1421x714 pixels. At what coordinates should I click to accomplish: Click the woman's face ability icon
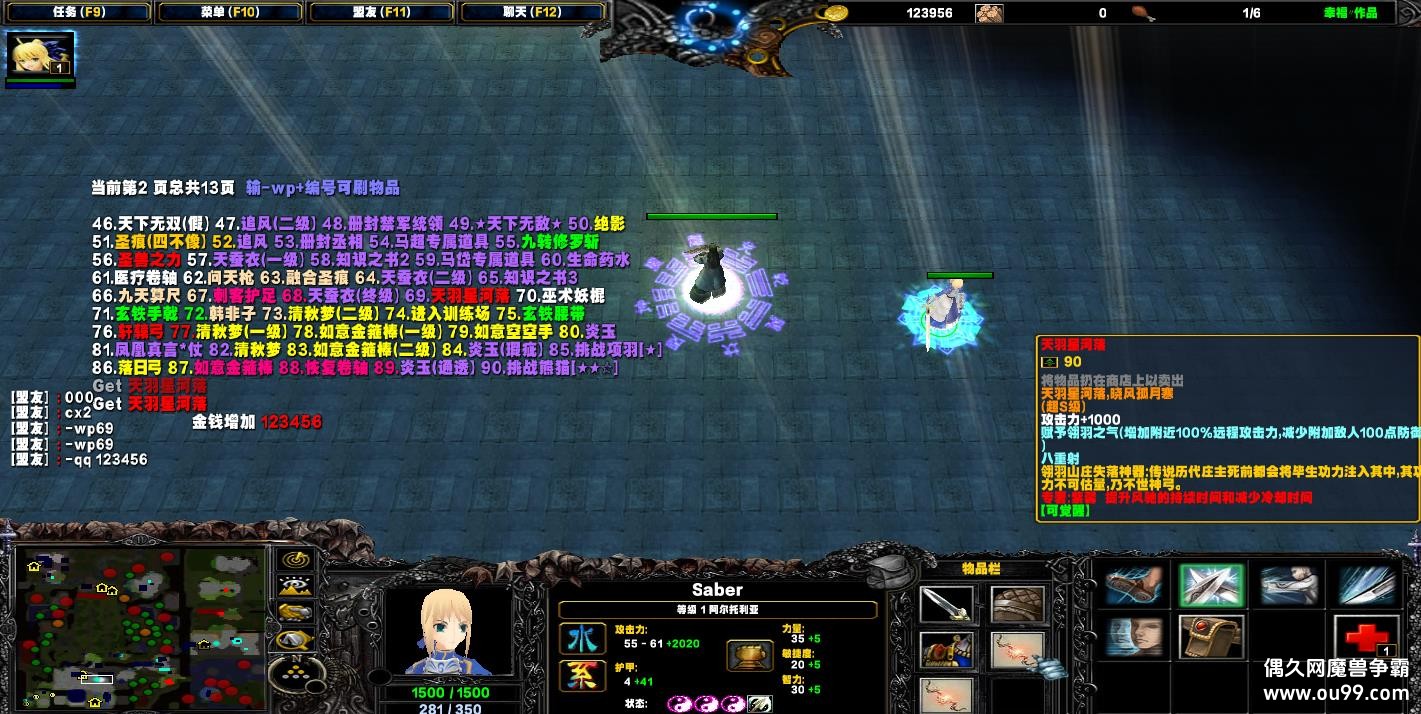1134,637
